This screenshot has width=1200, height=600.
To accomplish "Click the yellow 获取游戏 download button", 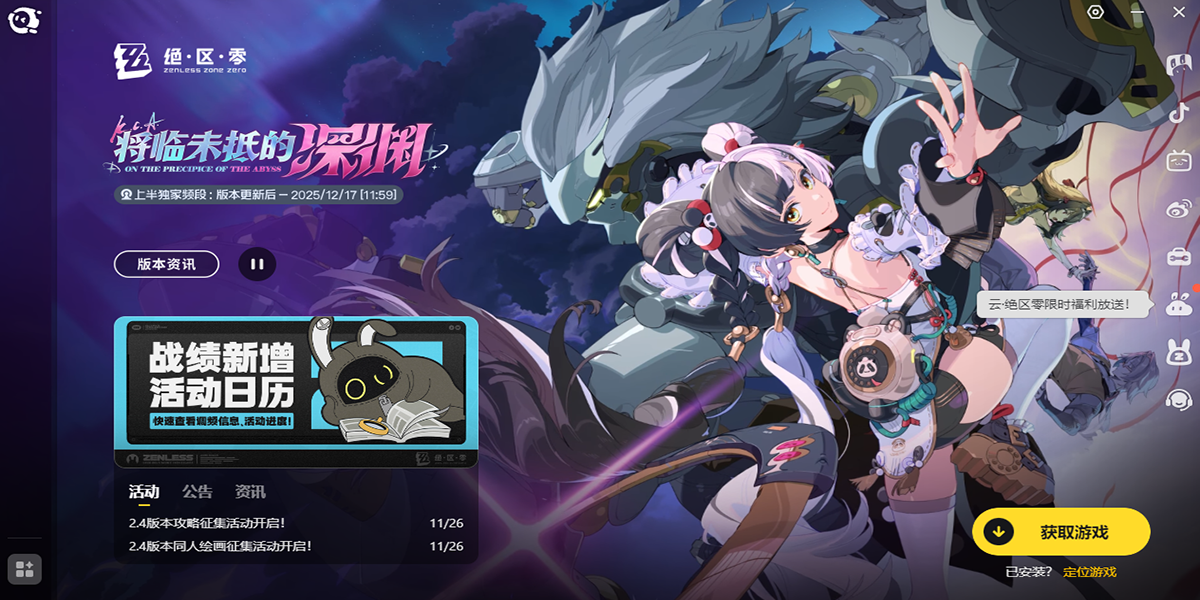I will [1060, 532].
